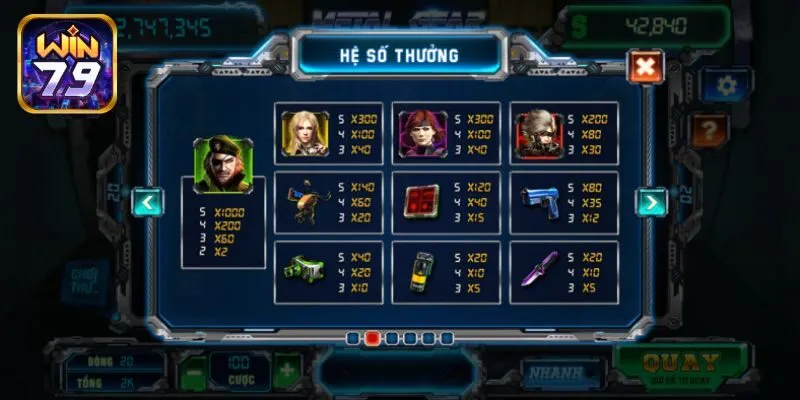Decrease the bet with the minus button
Viewport: 800px width, 400px height.
[x=194, y=371]
